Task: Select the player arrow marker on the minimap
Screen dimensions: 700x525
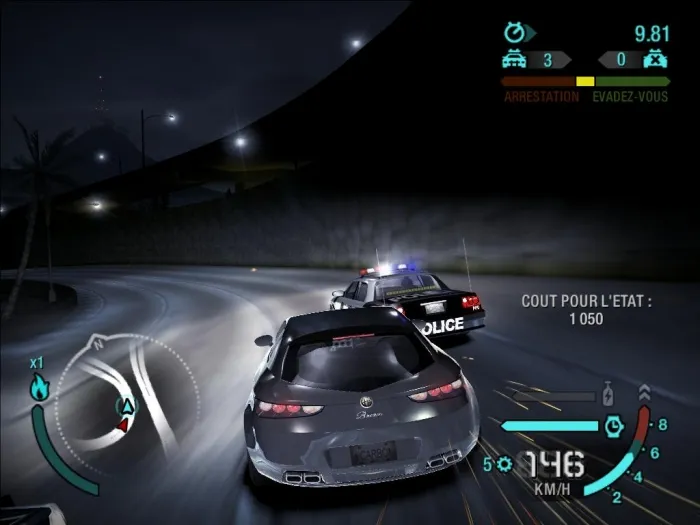Action: pyautogui.click(x=126, y=405)
